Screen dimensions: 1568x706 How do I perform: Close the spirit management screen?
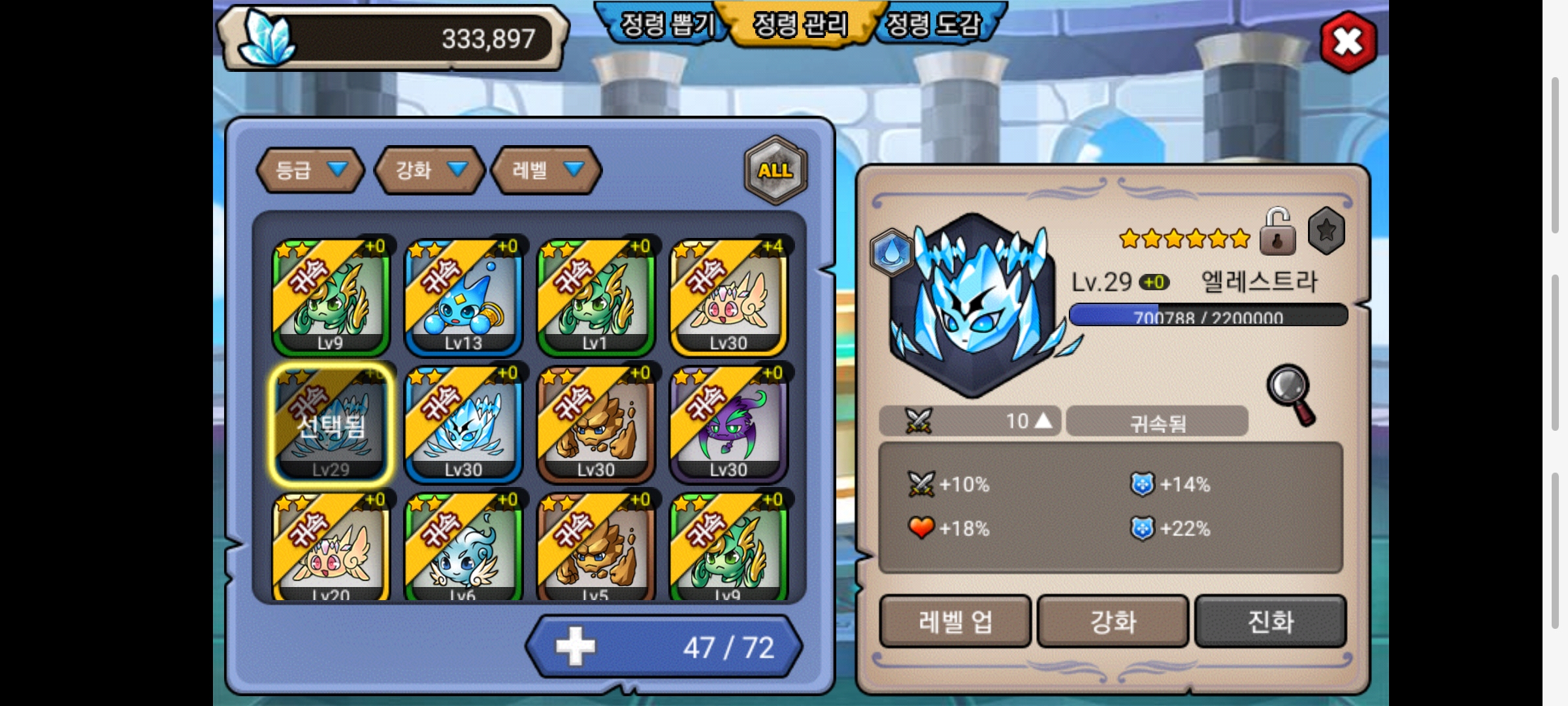pos(1348,42)
